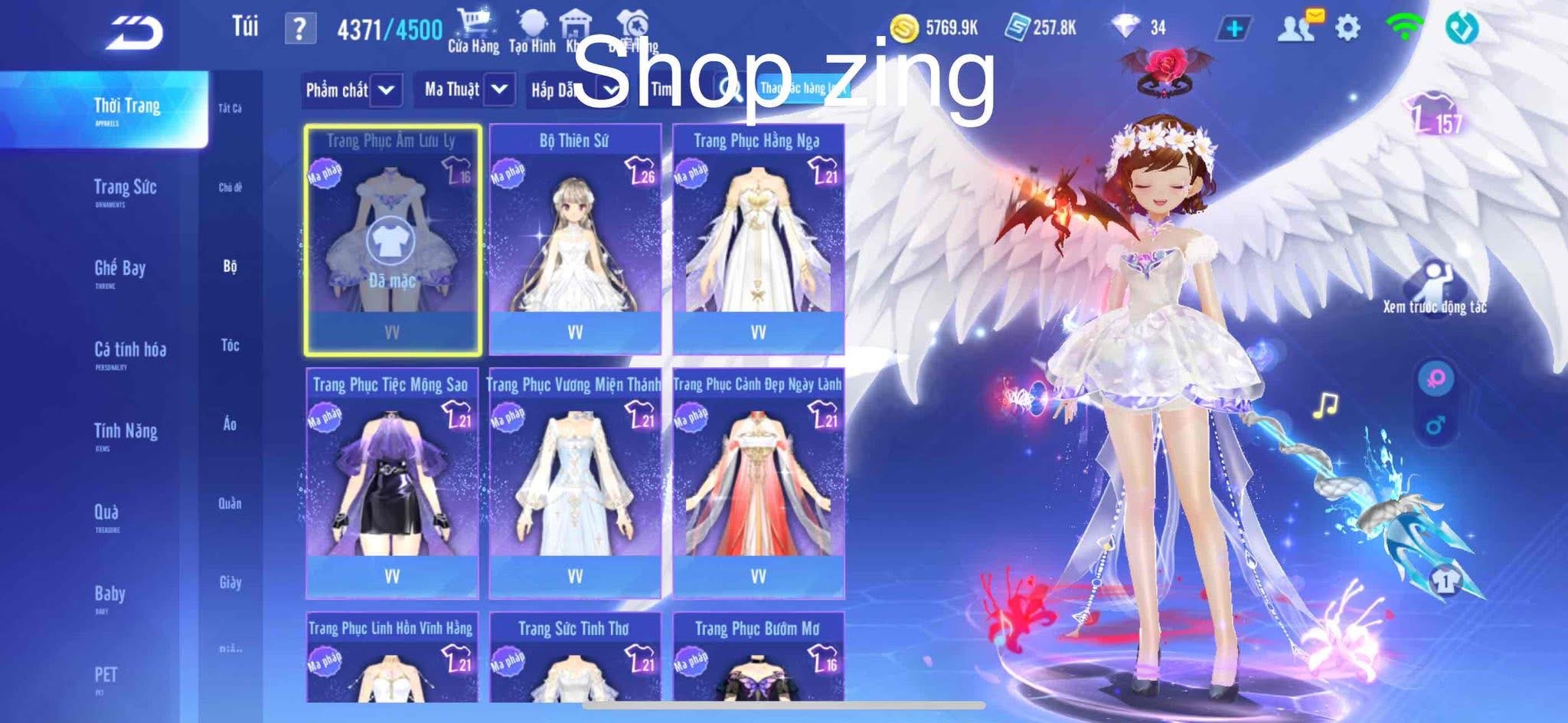Switch to the Thời Trang category

[126, 108]
